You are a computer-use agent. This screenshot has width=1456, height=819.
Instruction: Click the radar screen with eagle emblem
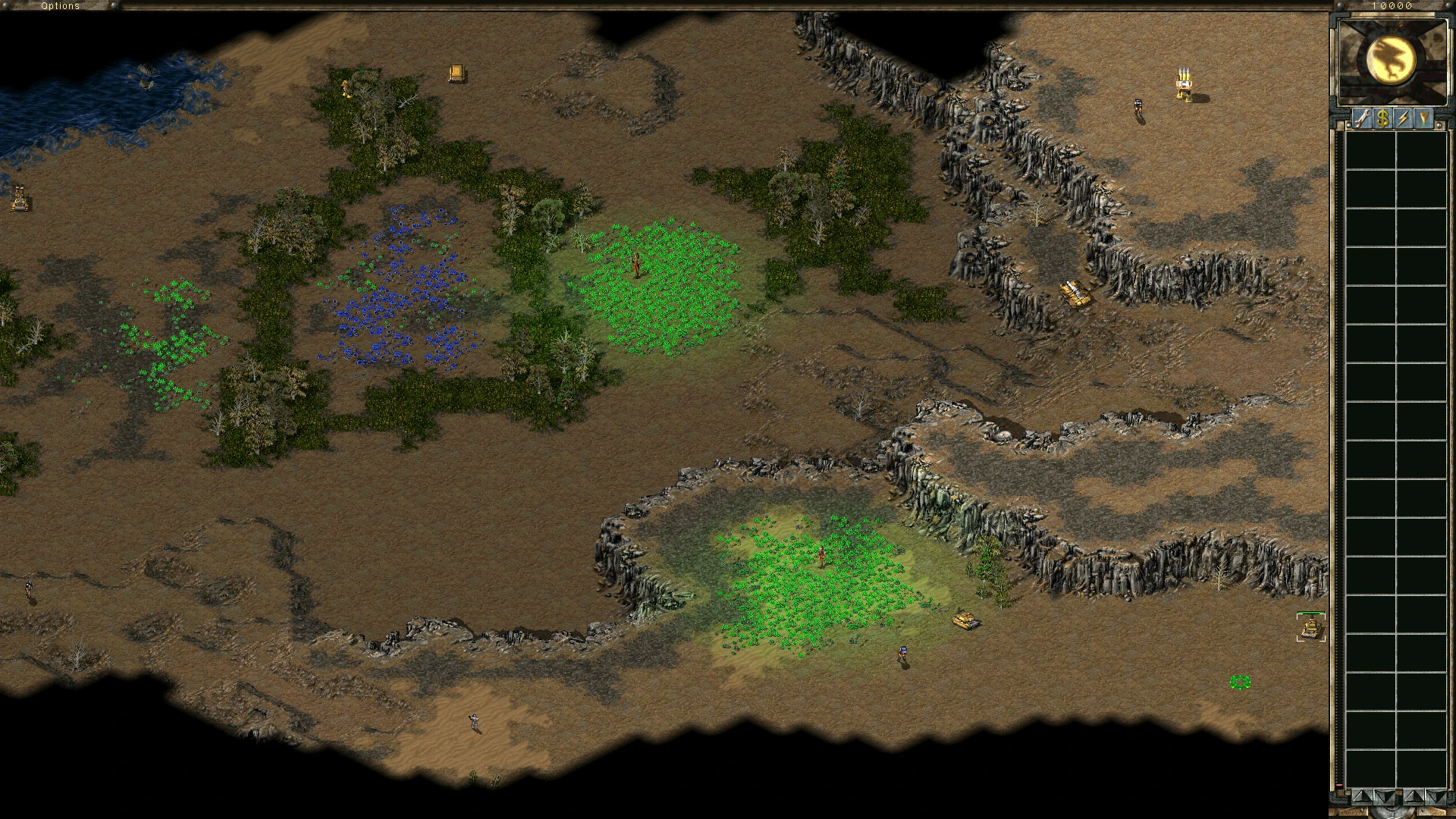click(x=1392, y=61)
